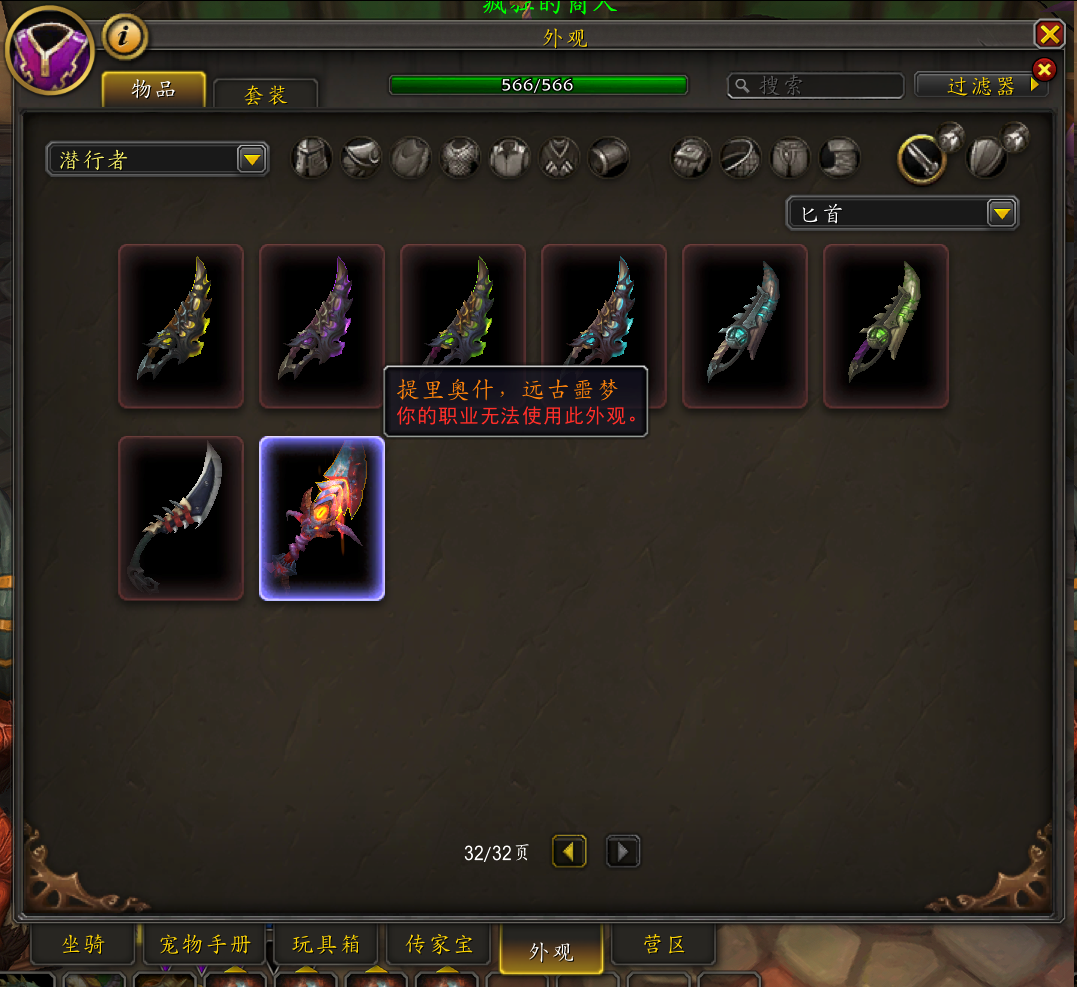This screenshot has height=987, width=1077.
Task: Choose the off-hand shield slot icon
Action: click(x=988, y=158)
